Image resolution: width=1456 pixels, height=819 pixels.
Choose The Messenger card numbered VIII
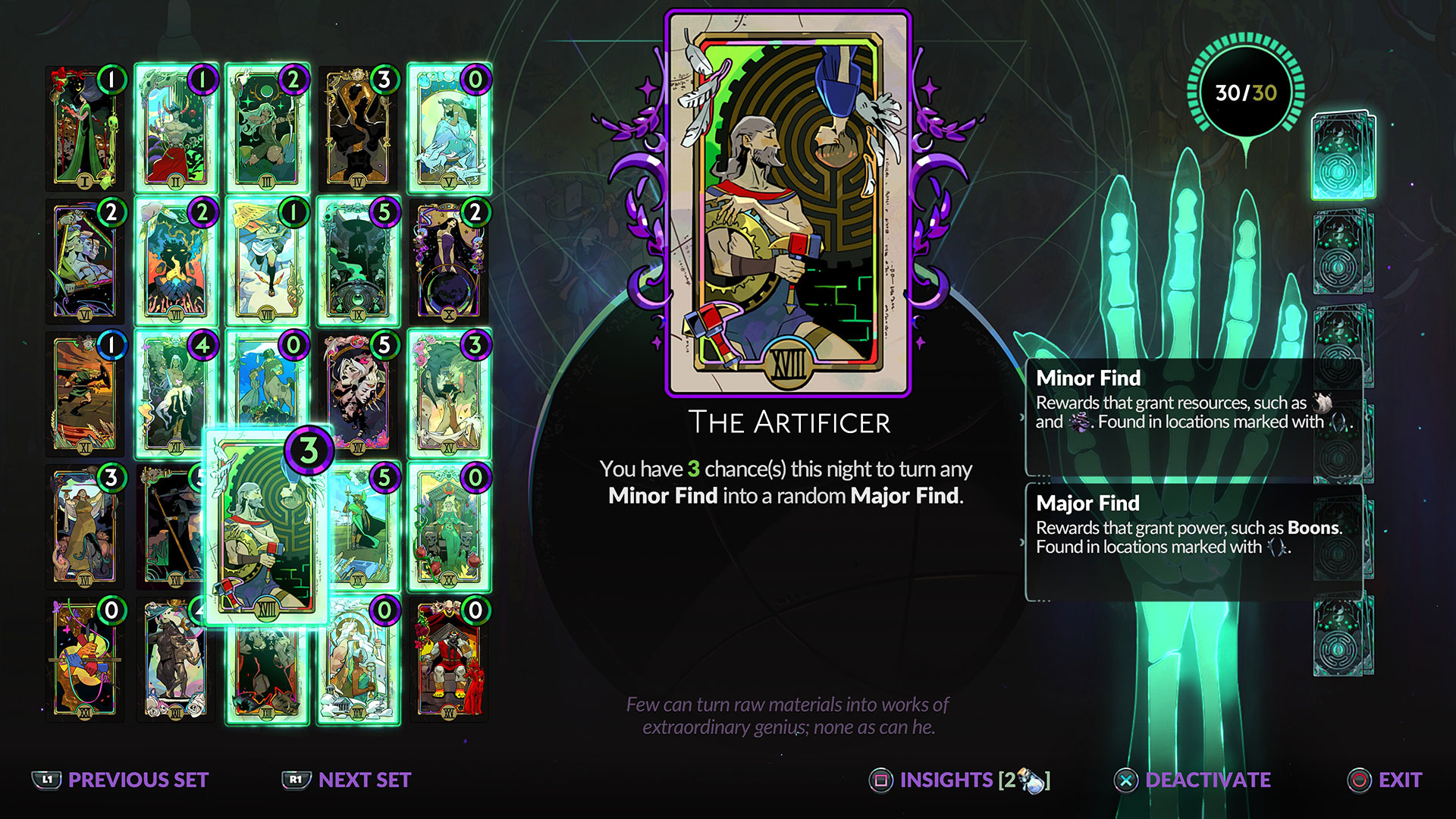click(x=267, y=262)
